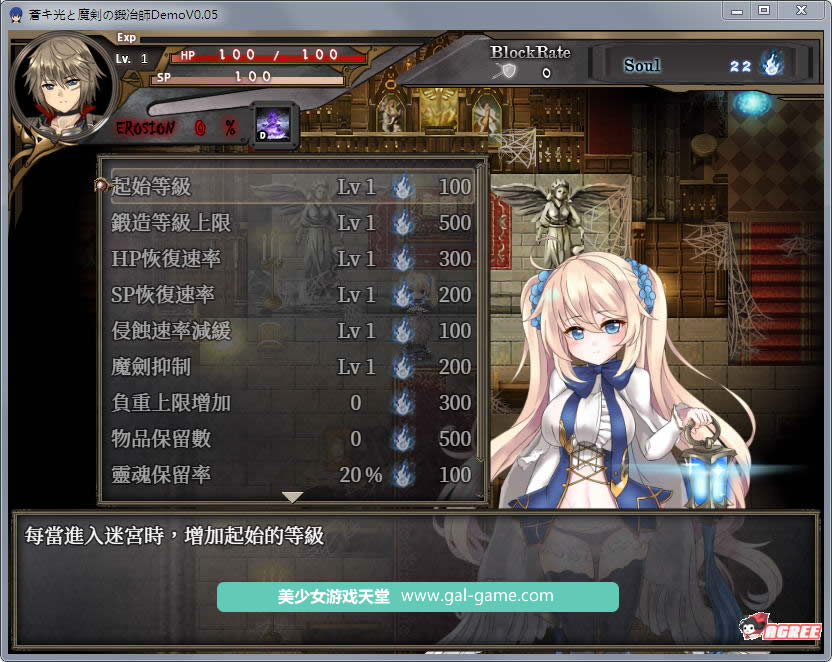
Task: Open the www.gal-game.com banner link
Action: (417, 597)
